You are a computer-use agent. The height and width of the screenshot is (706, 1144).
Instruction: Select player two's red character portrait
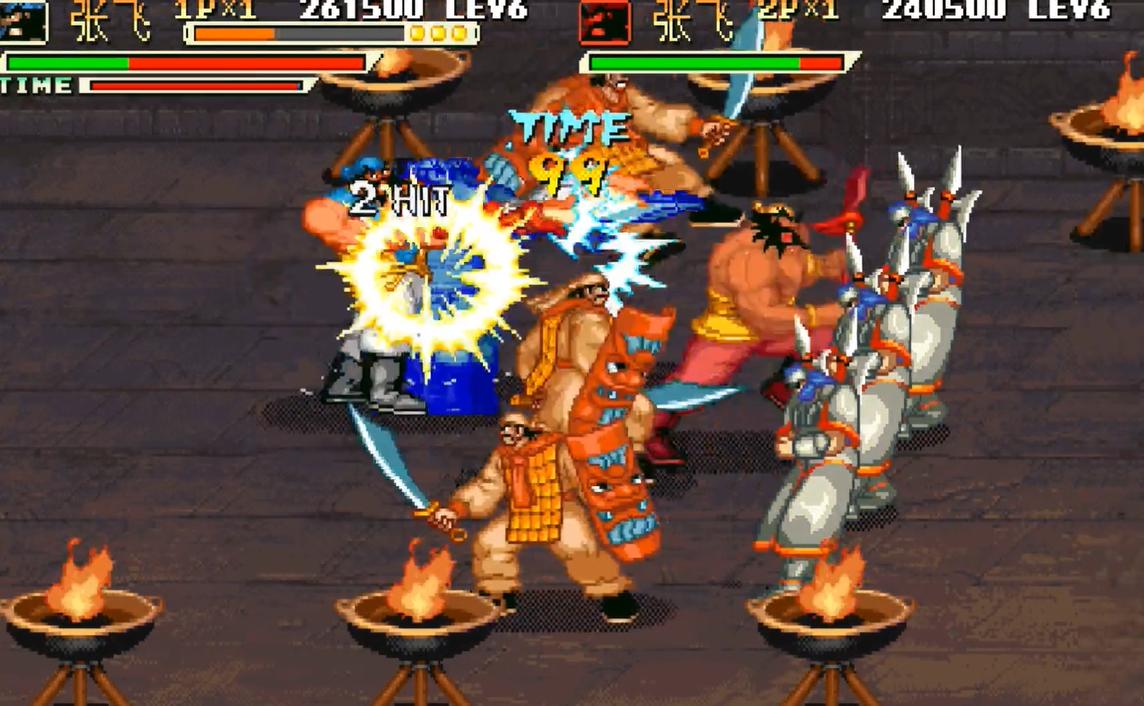(605, 20)
